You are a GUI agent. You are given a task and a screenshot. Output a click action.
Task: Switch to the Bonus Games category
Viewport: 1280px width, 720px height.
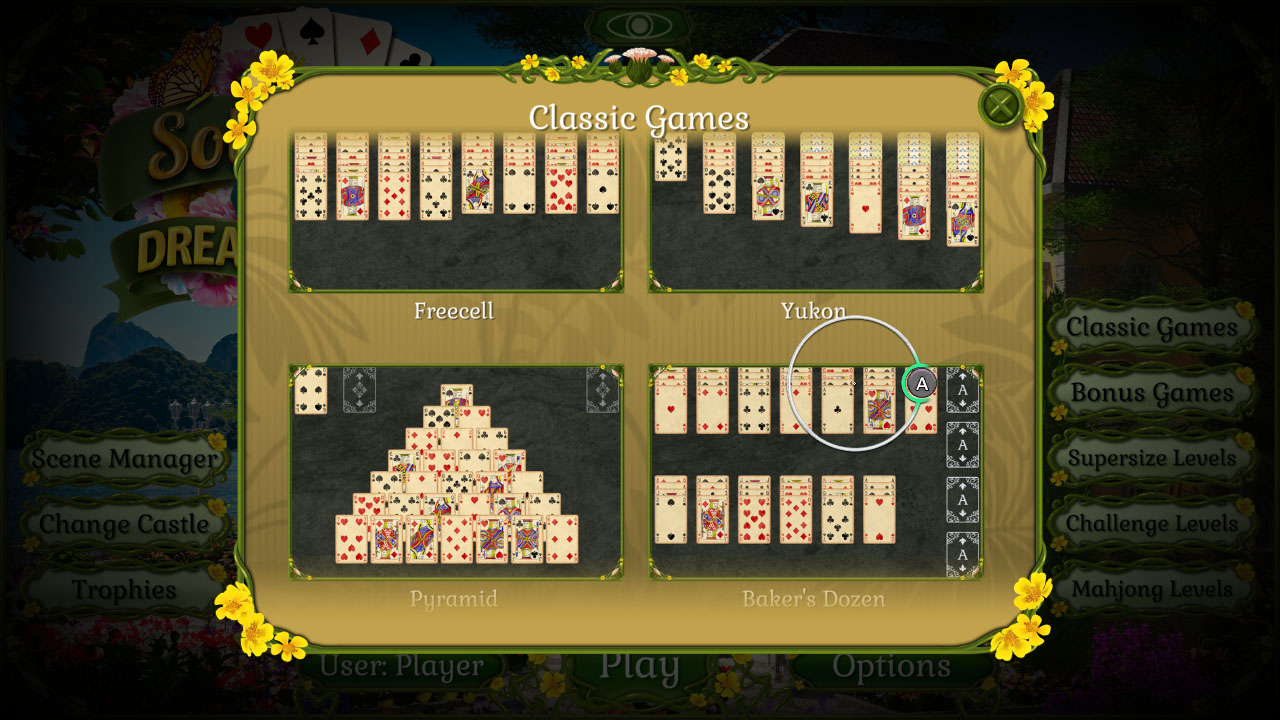coord(1151,392)
